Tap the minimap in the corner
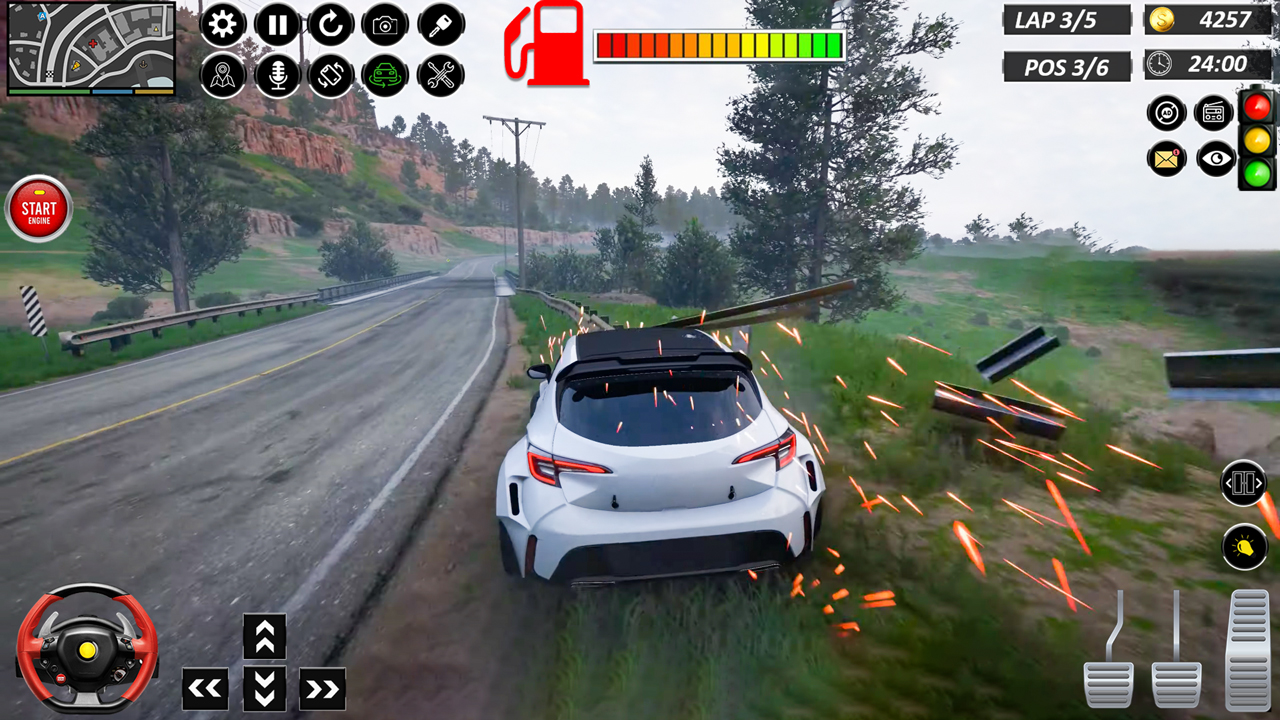Image resolution: width=1280 pixels, height=720 pixels. coord(90,50)
